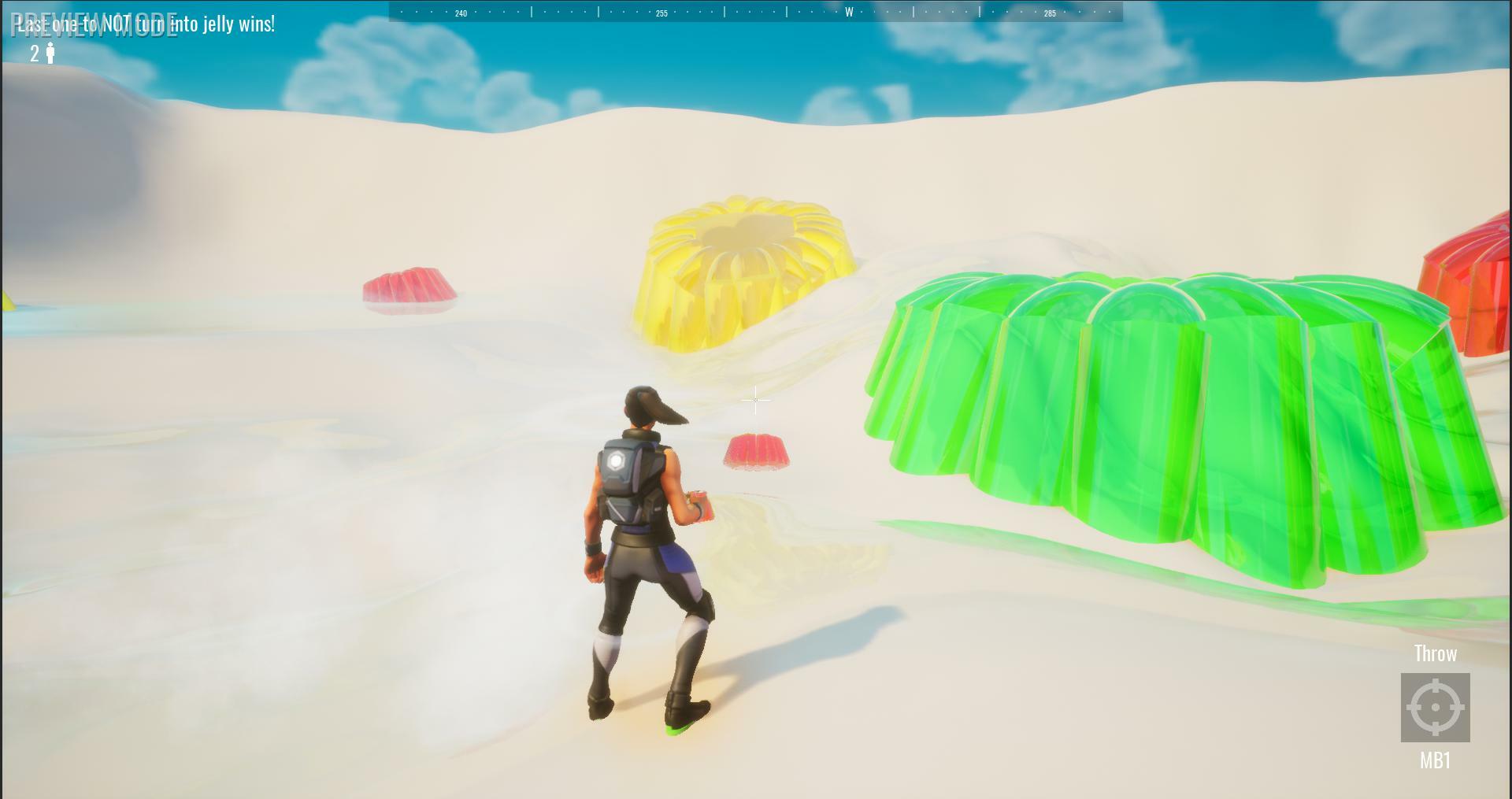The image size is (1512, 799).
Task: Click the 240 heading mark on the compass
Action: point(461,13)
